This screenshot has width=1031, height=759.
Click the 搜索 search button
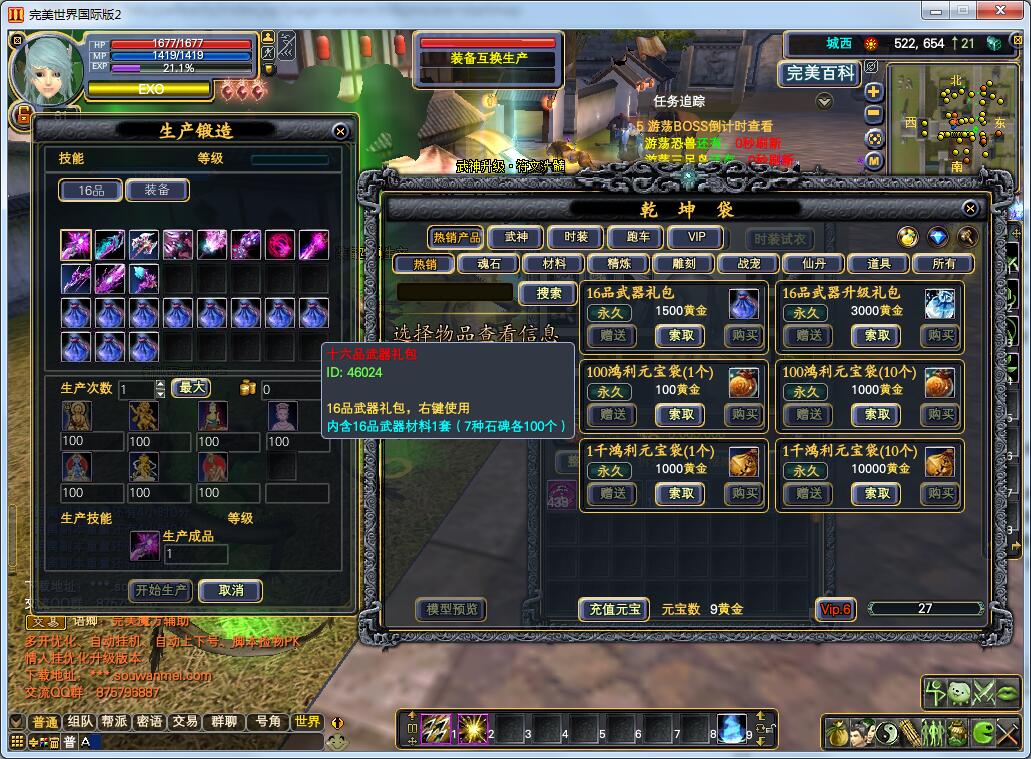pyautogui.click(x=548, y=293)
